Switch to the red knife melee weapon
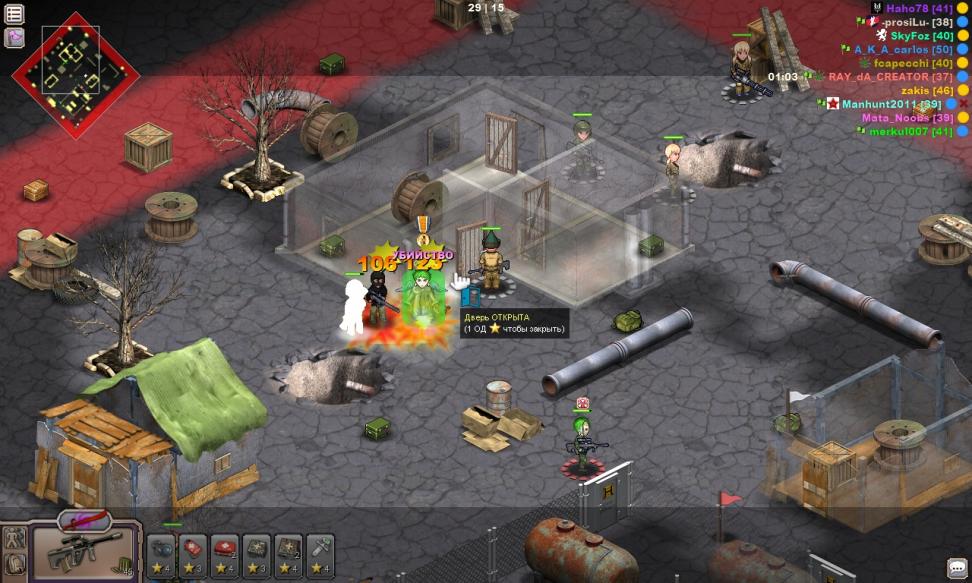The height and width of the screenshot is (583, 972). pyautogui.click(x=84, y=520)
